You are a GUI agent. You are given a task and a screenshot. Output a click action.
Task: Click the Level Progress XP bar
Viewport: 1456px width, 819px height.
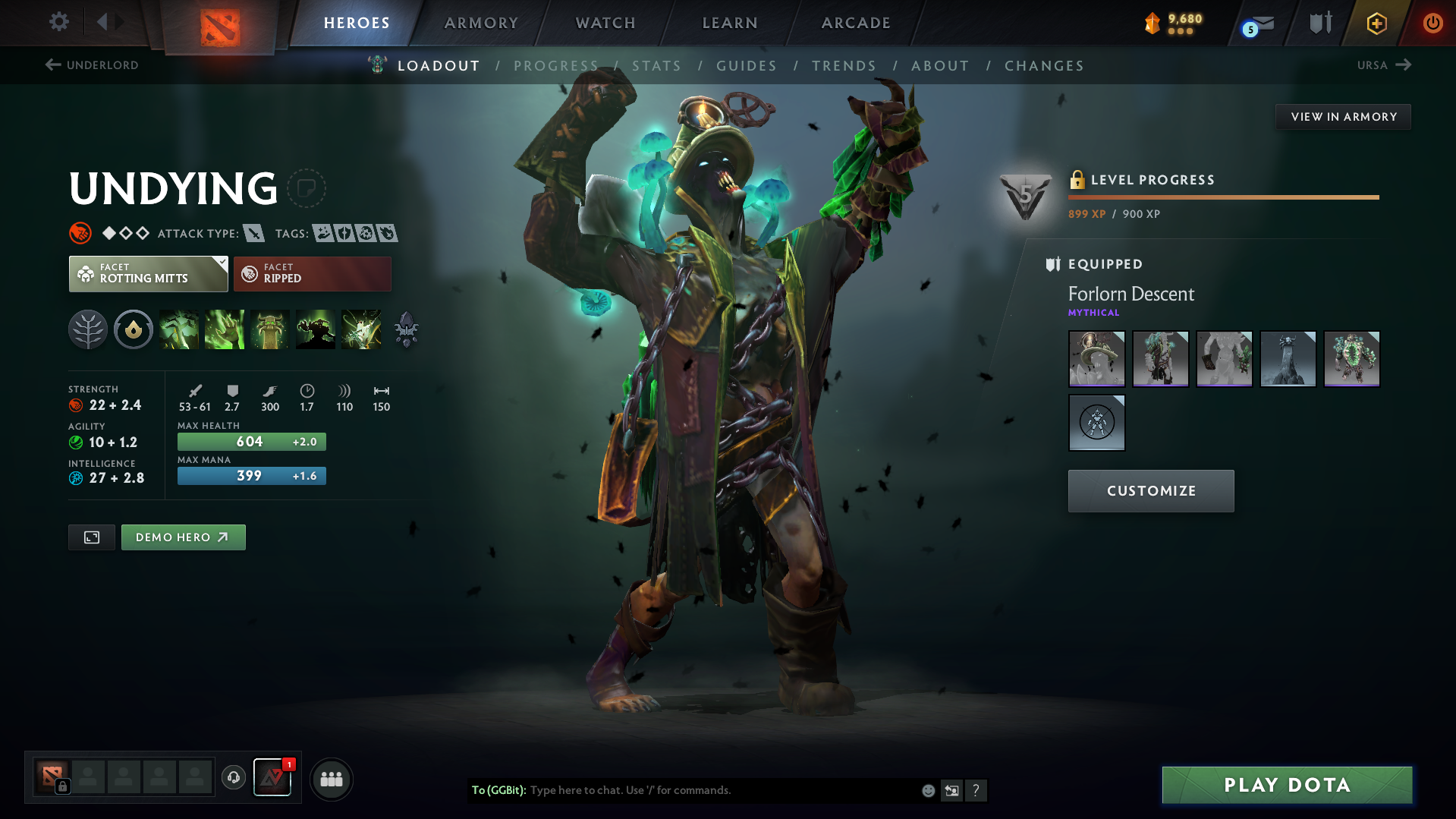pos(1222,197)
